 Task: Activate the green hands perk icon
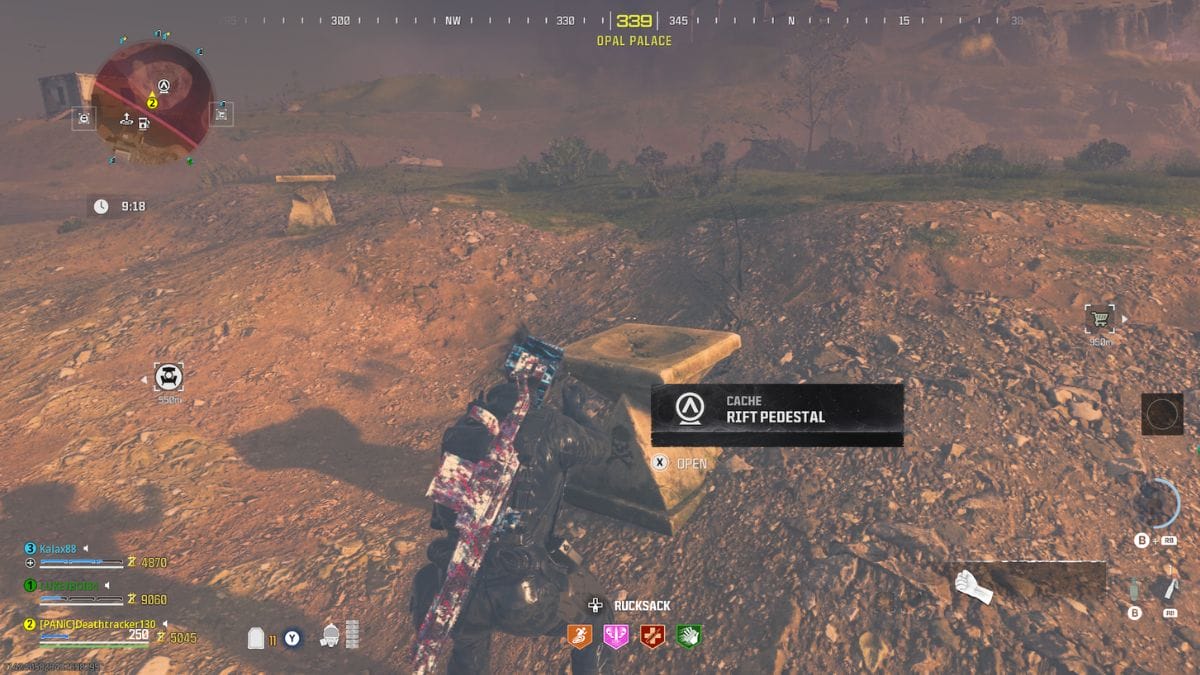[x=688, y=636]
